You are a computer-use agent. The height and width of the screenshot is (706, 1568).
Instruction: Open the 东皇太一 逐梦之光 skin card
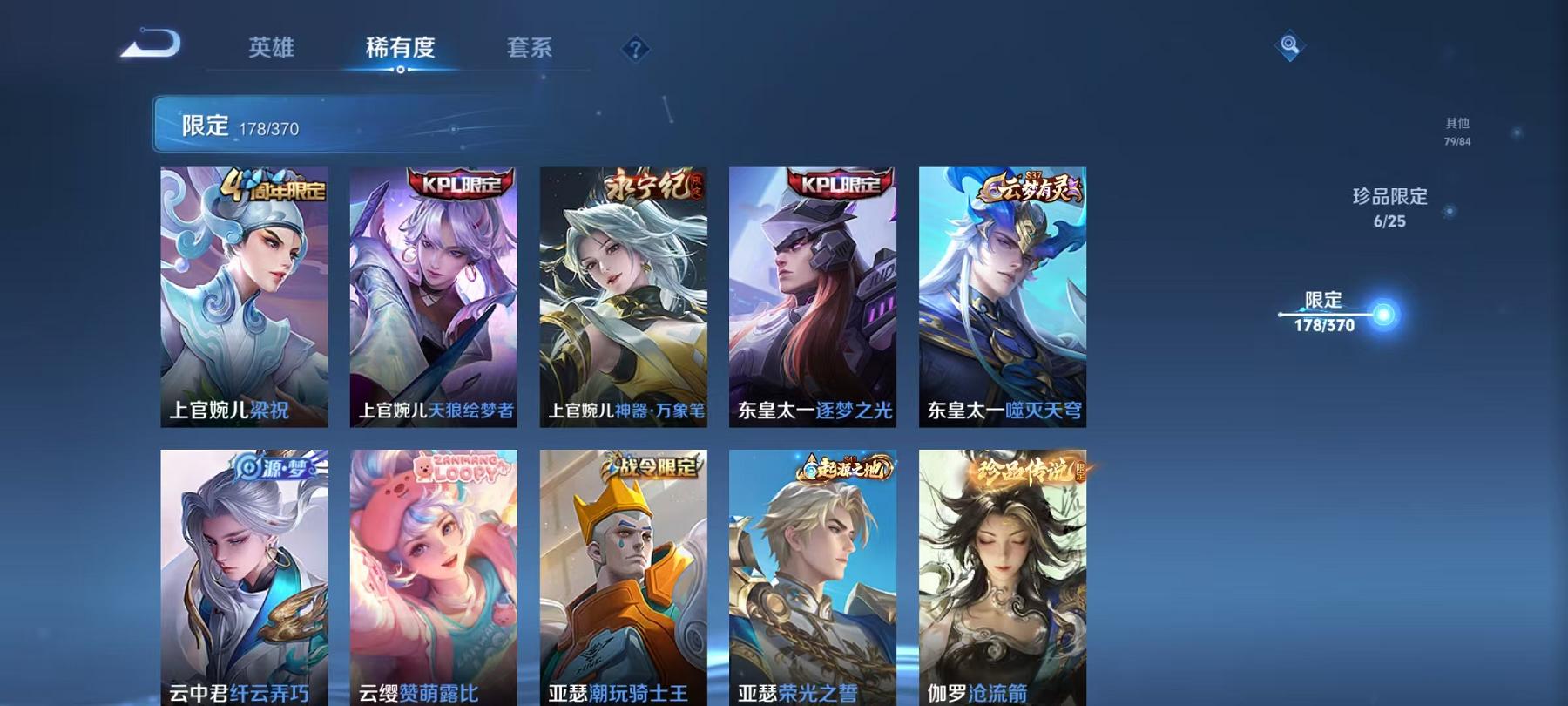[x=814, y=296]
